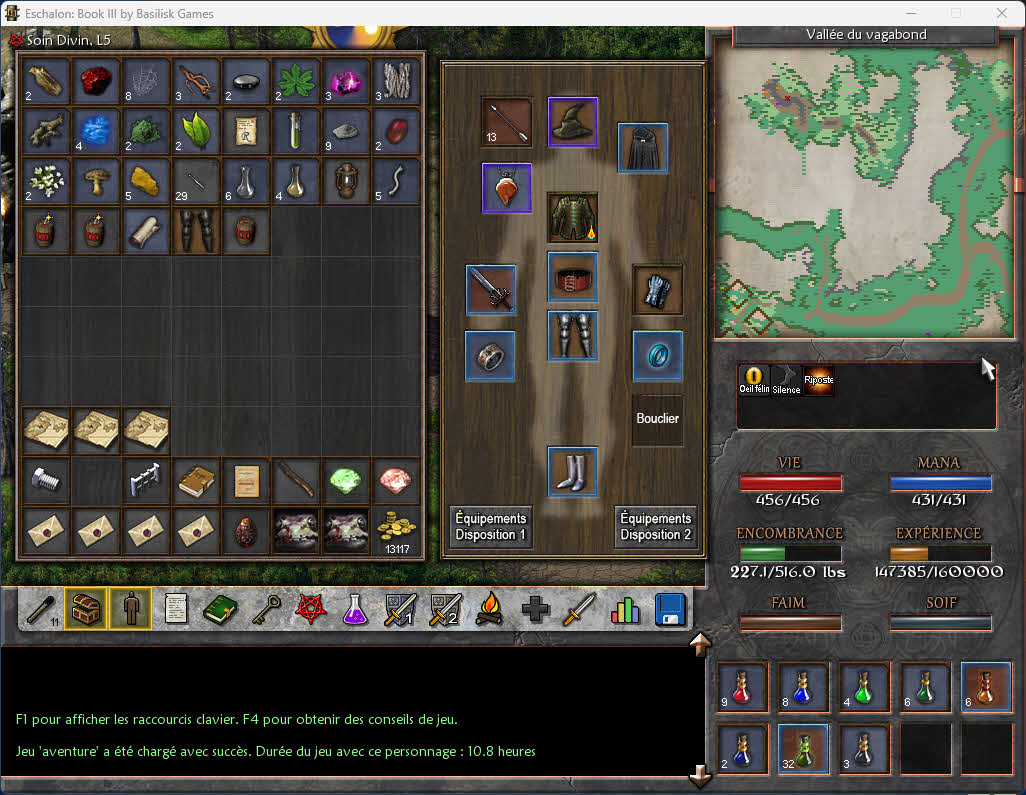Screen dimensions: 1026x795
Task: Click the red amulet equipment slot
Action: click(507, 188)
